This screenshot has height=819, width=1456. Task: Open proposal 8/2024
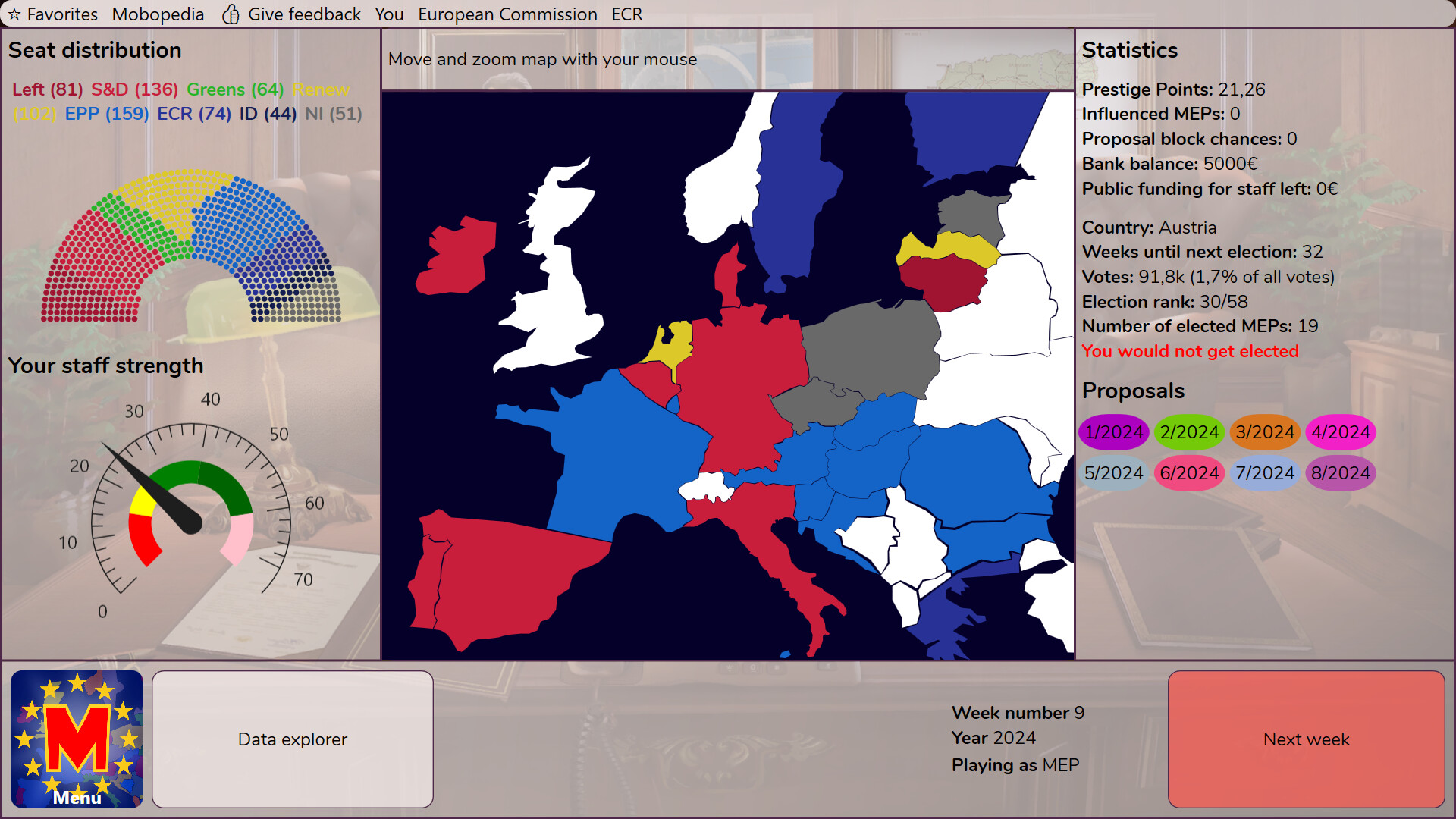pyautogui.click(x=1340, y=472)
